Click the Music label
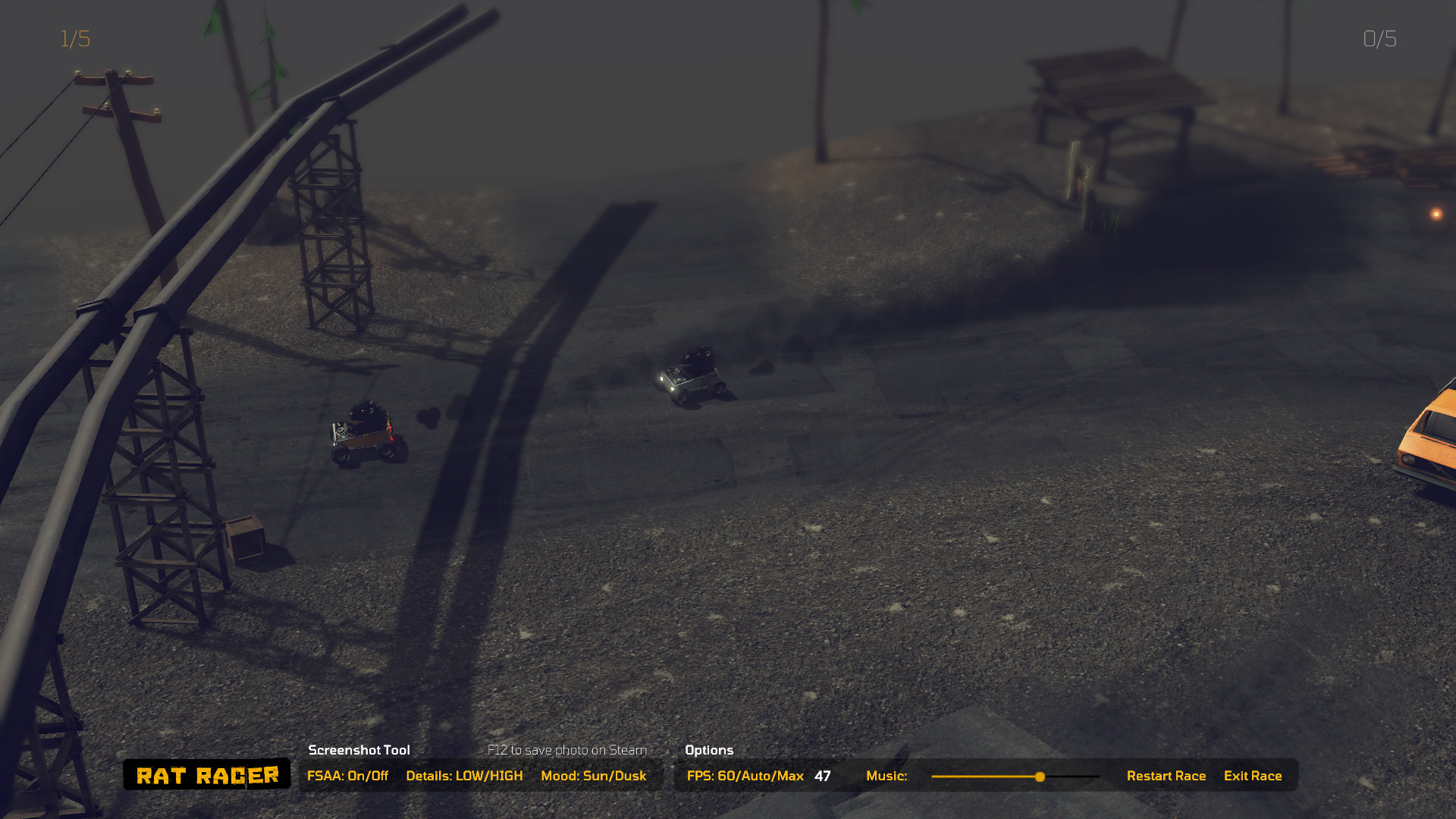This screenshot has height=819, width=1456. click(886, 776)
